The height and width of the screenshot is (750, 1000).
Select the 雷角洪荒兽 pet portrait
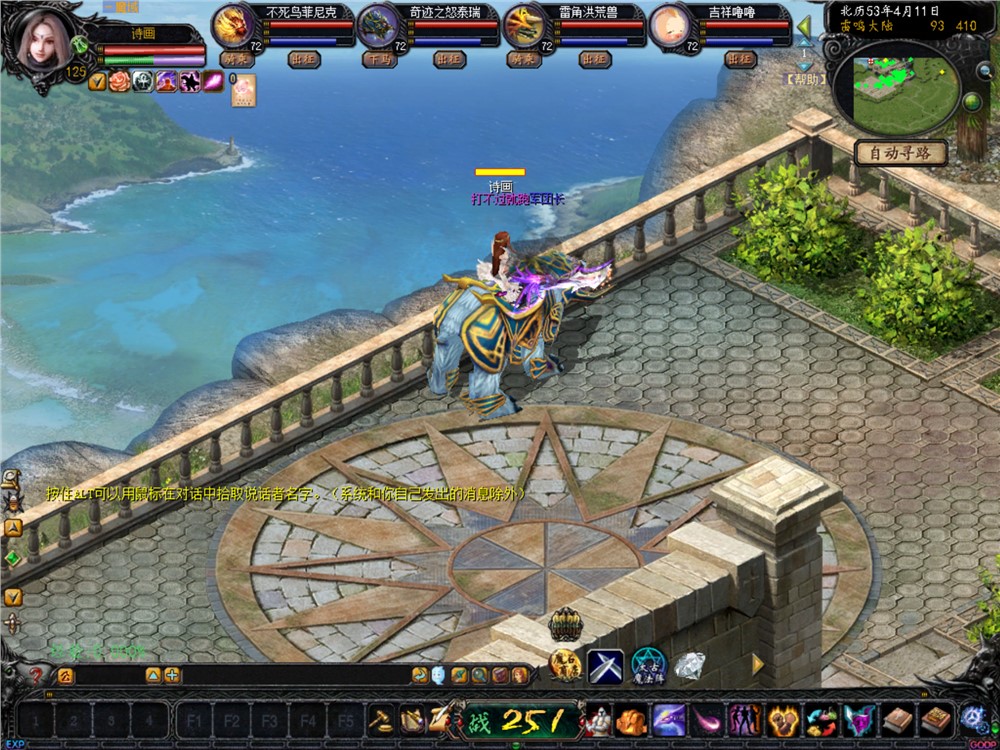pos(524,24)
